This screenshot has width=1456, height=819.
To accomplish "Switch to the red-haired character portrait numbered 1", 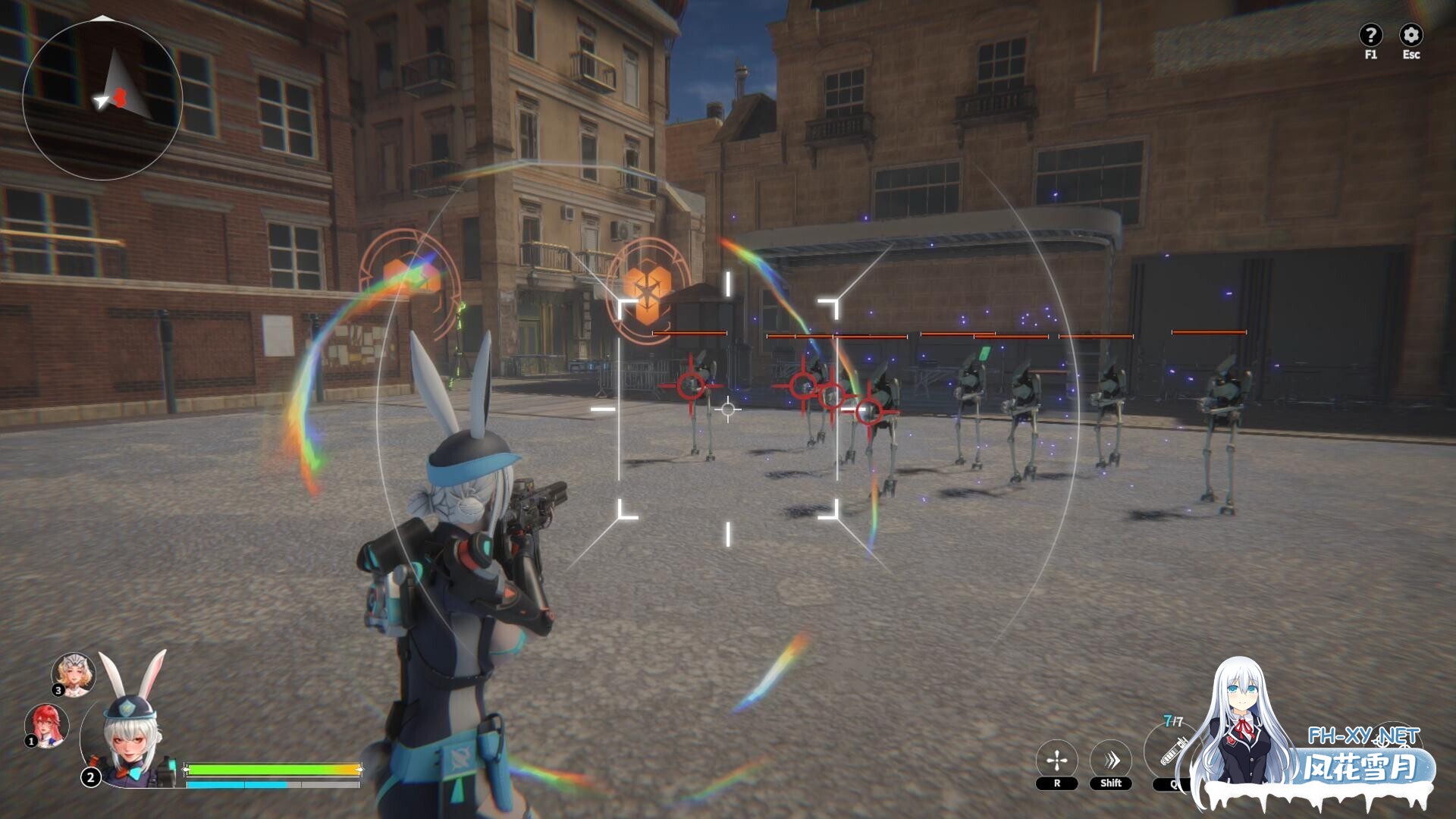I will tap(47, 725).
